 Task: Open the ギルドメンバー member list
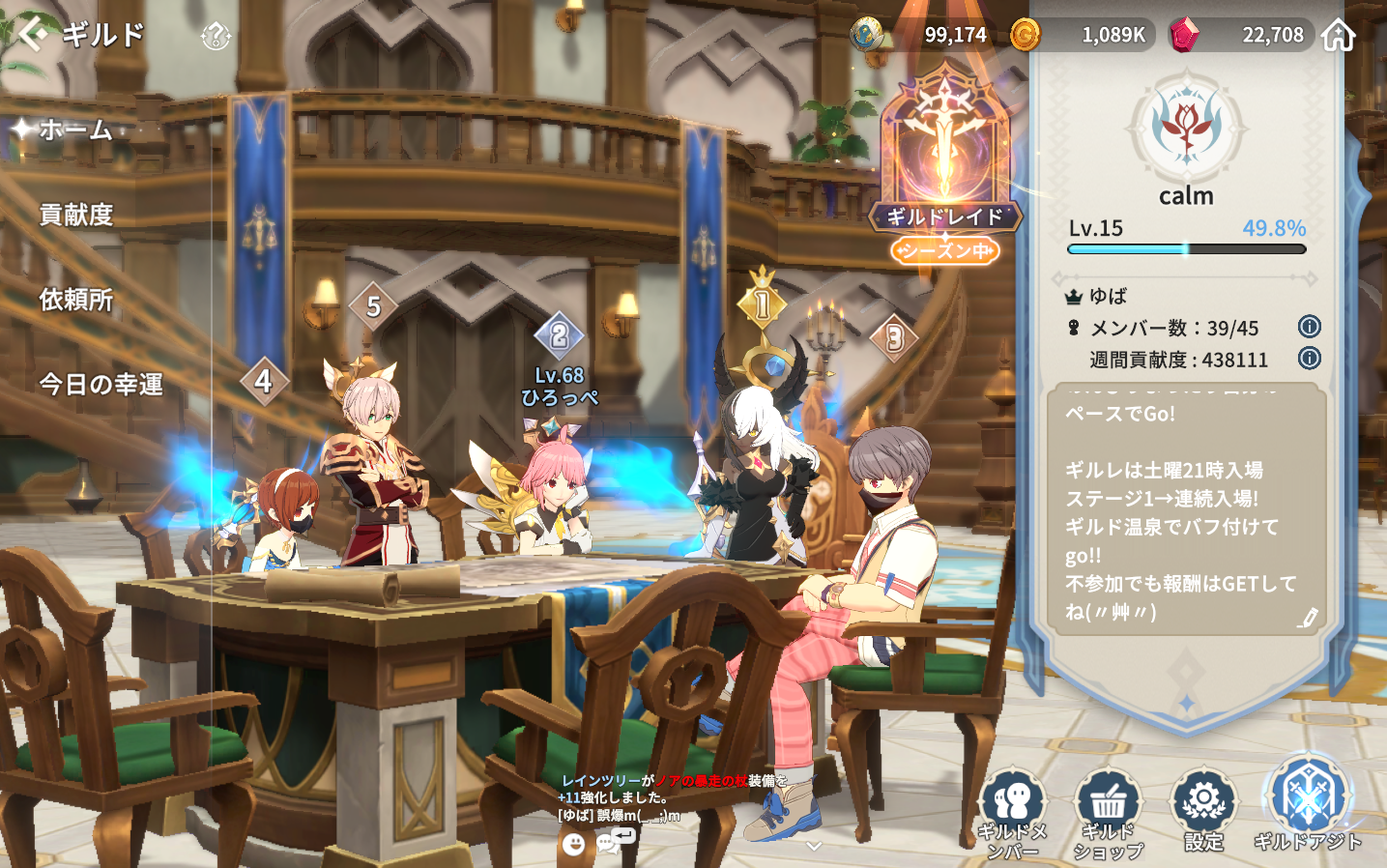tap(1012, 813)
